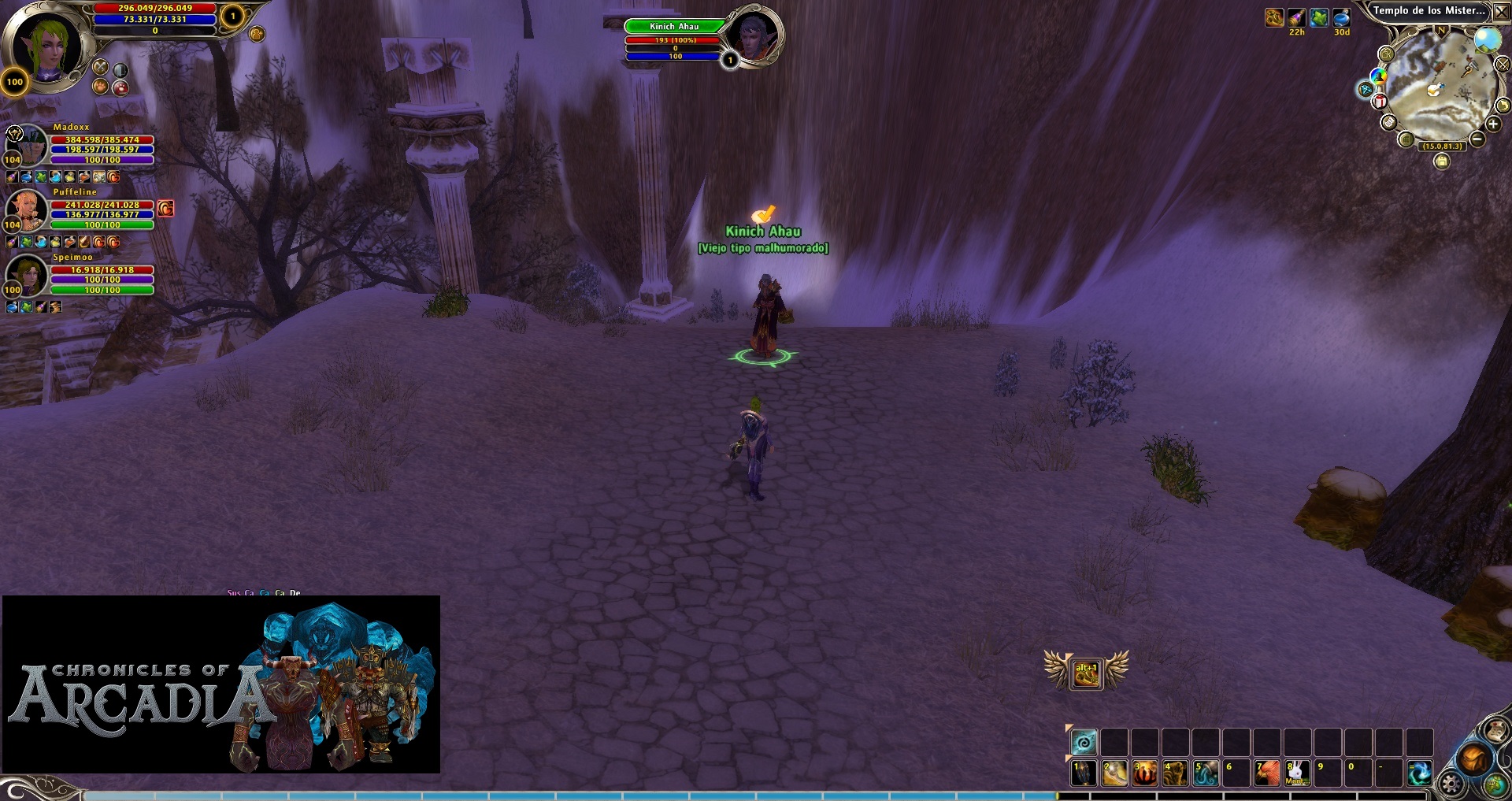Screen dimensions: 1512x801
Task: Zoom out the minimap with minus button
Action: pyautogui.click(x=1477, y=139)
